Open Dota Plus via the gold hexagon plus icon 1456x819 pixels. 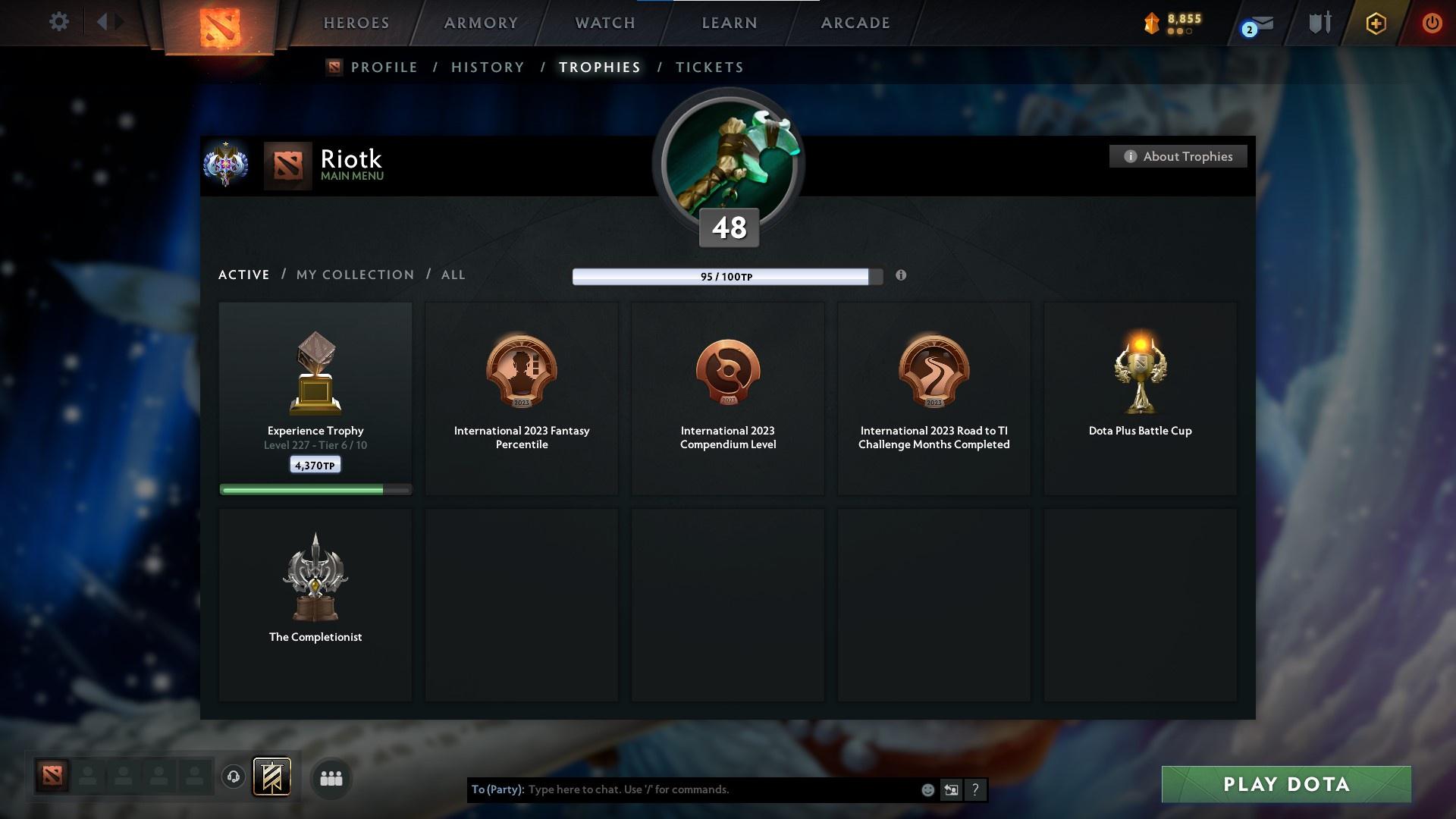(x=1375, y=24)
